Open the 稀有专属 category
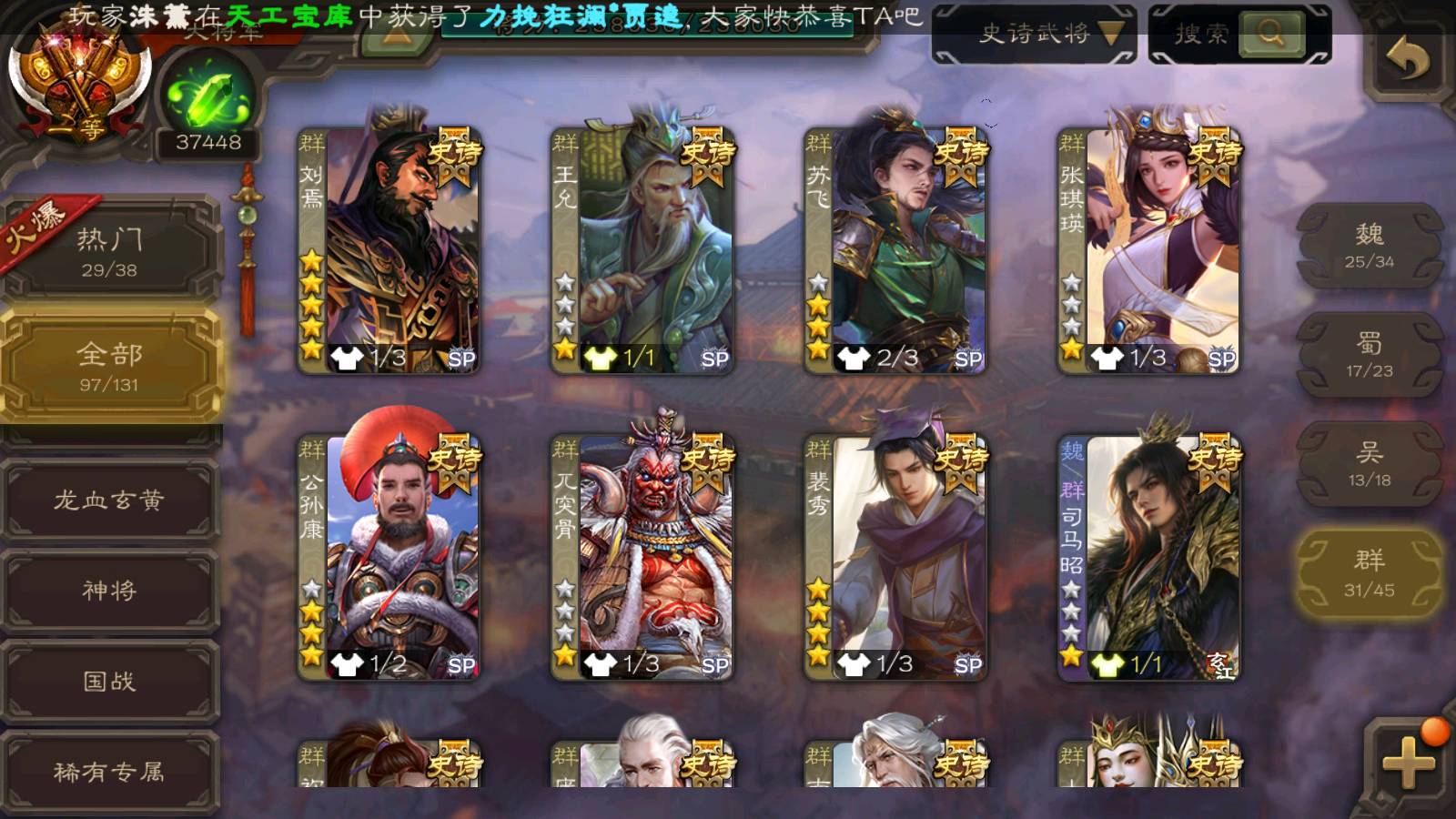 [110, 772]
